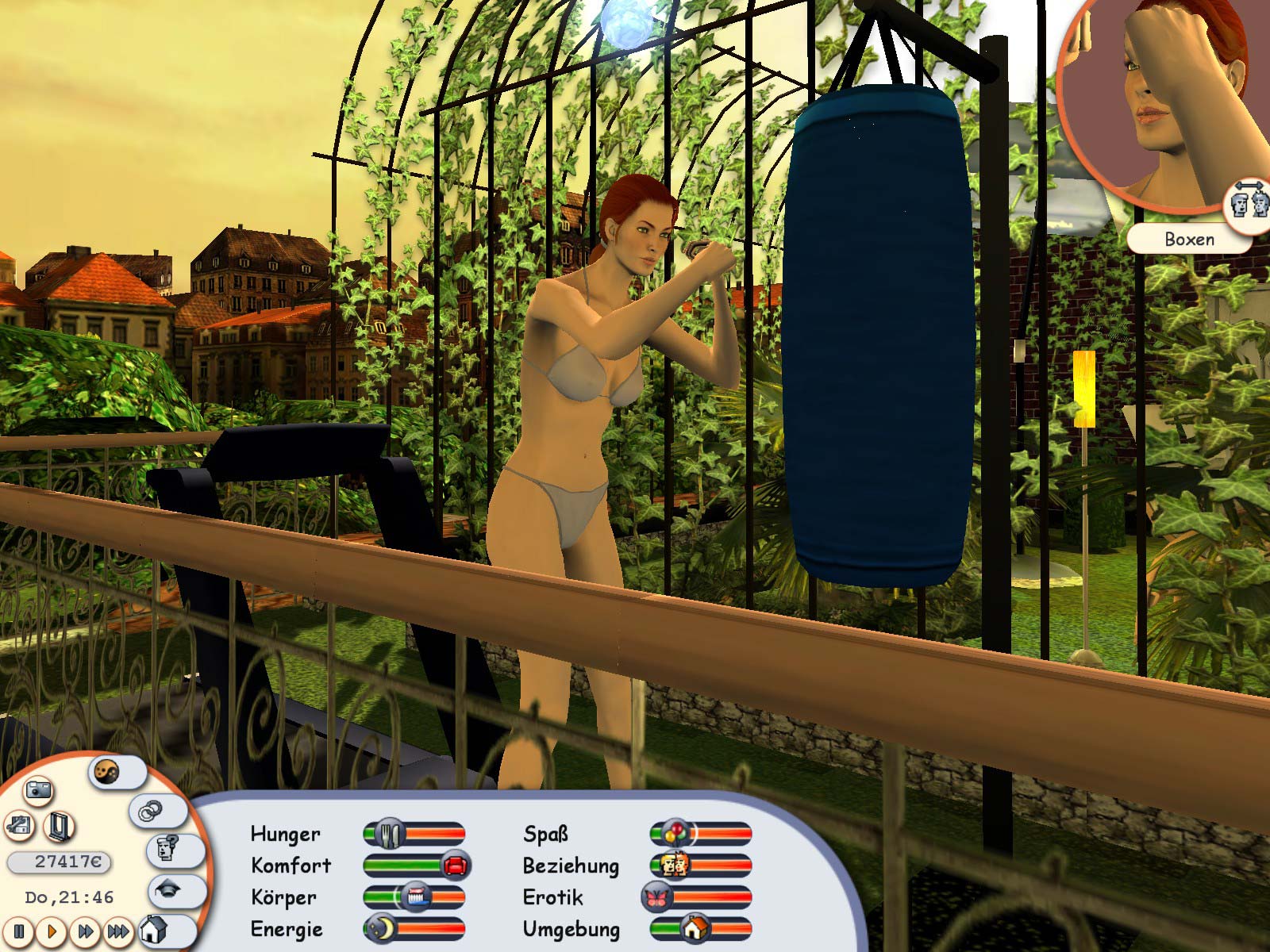Activate fastest speed with the triple-arrow button
This screenshot has height=952, width=1270.
pos(117,933)
